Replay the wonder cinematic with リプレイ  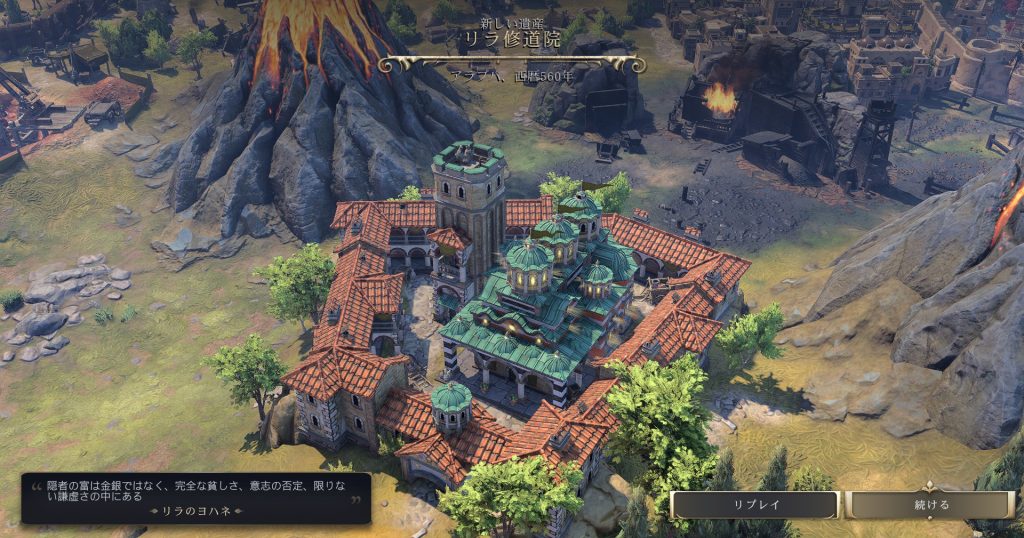[754, 505]
